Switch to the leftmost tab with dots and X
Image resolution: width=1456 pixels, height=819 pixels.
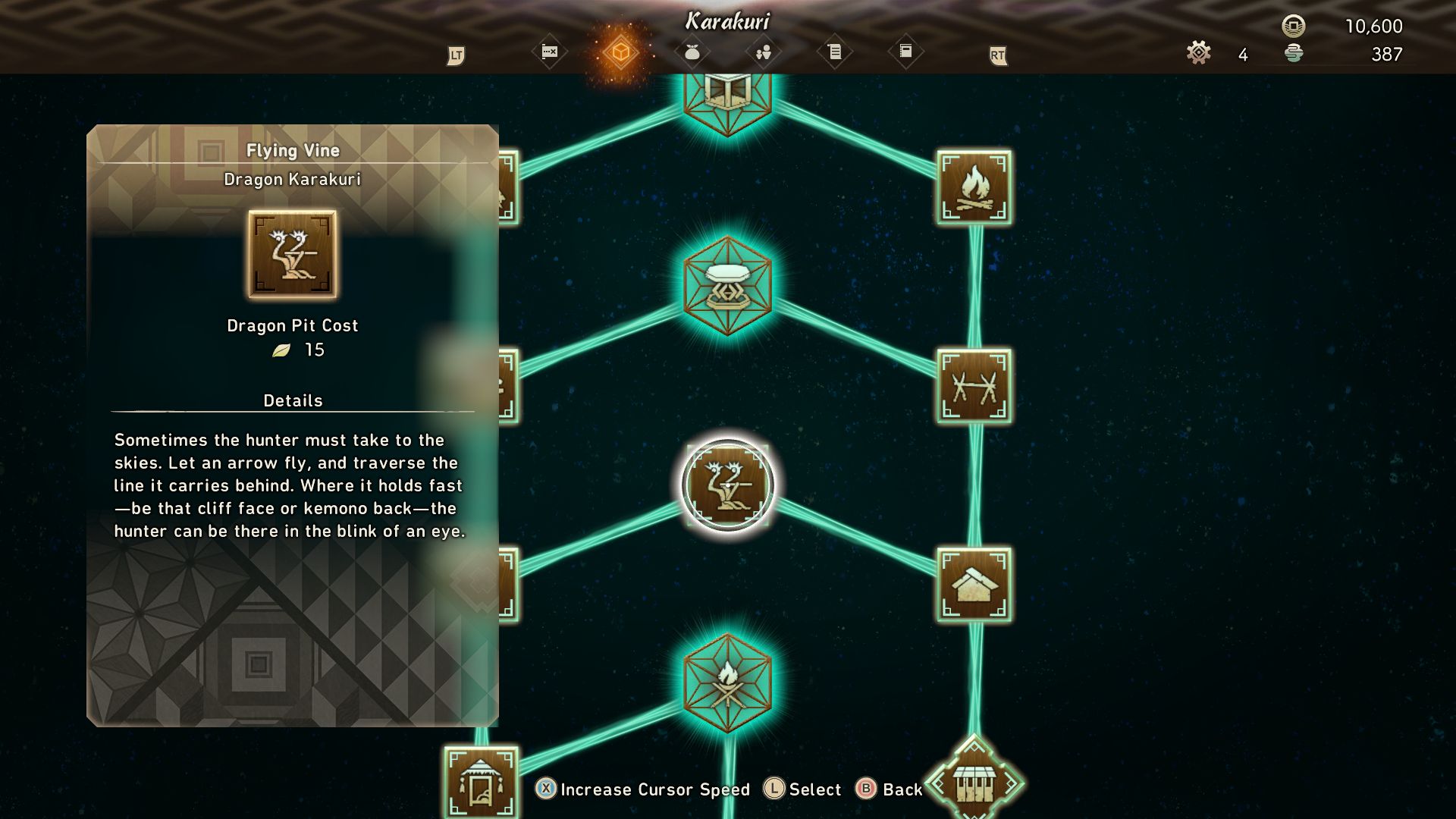pyautogui.click(x=549, y=52)
